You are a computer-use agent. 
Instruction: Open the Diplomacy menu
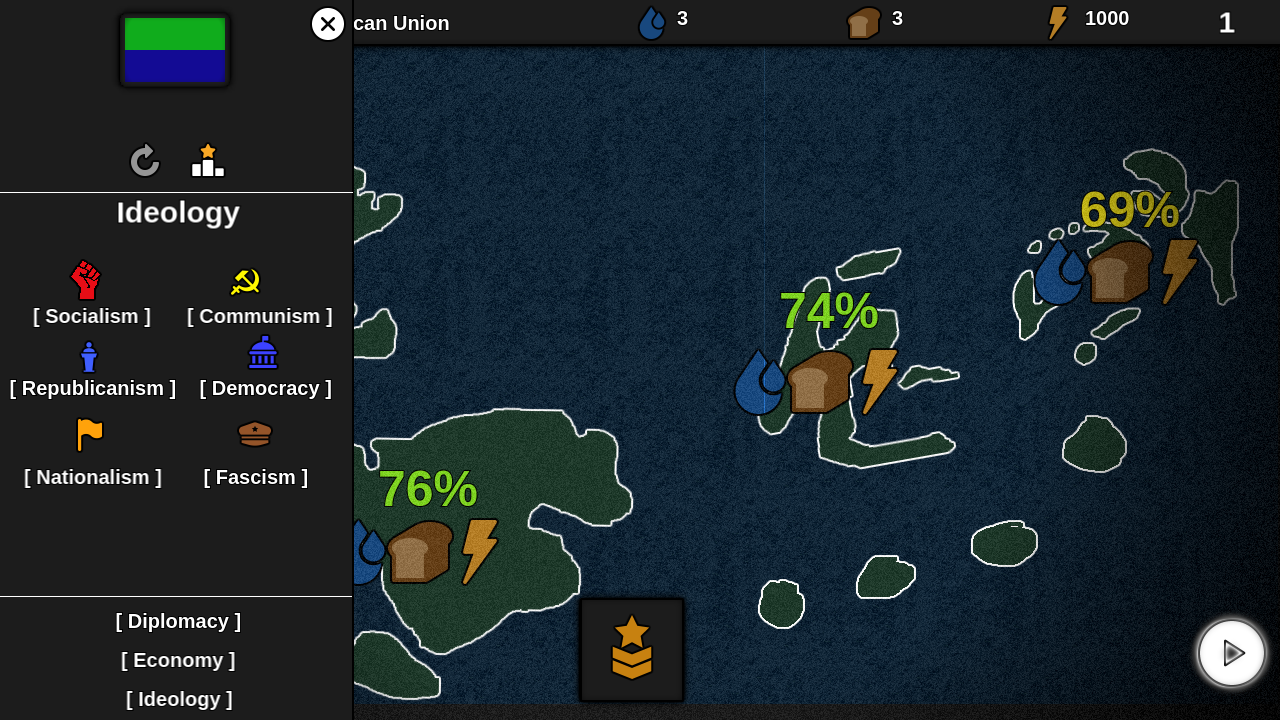(x=178, y=621)
